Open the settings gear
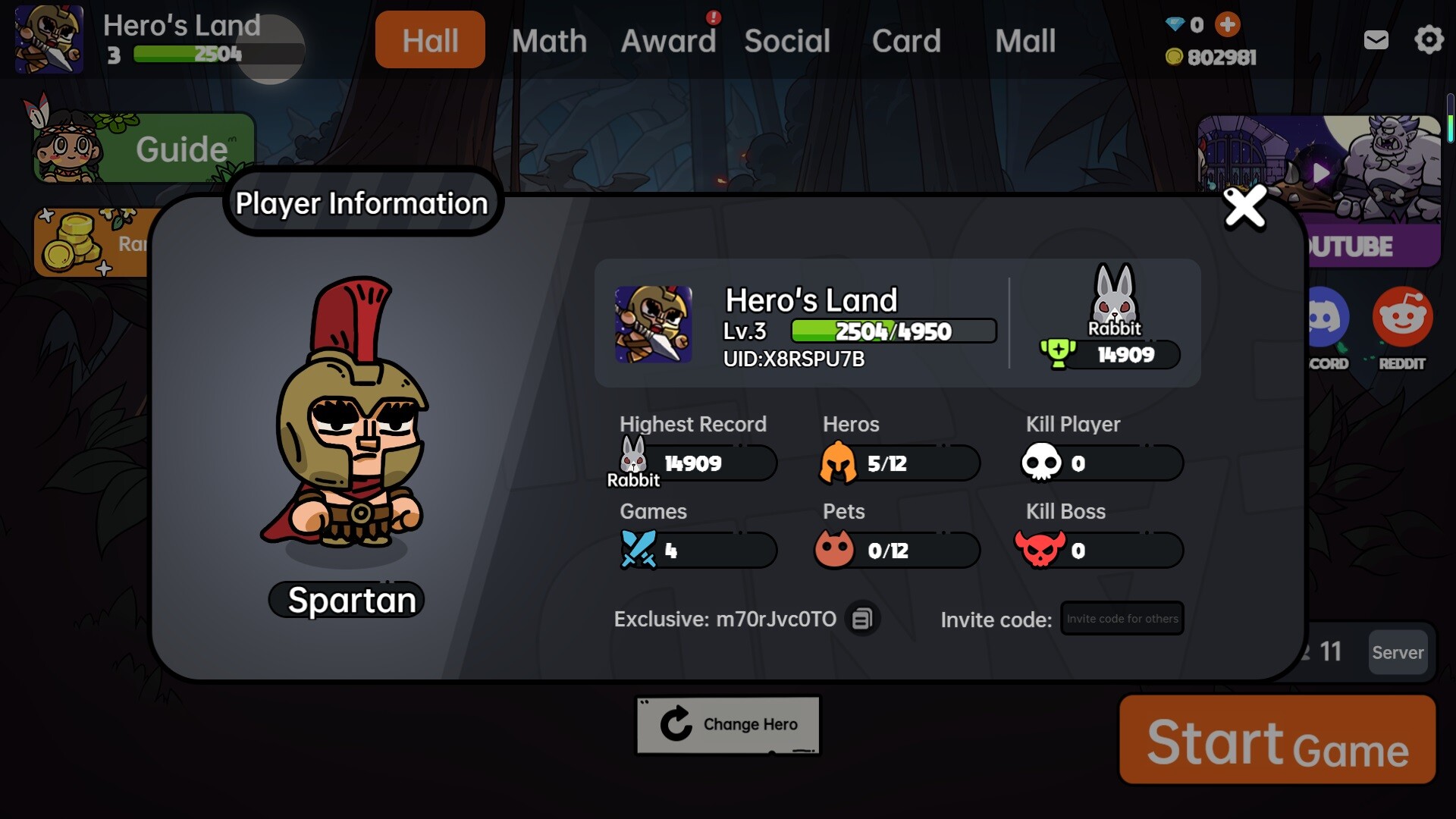This screenshot has width=1456, height=819. point(1428,39)
